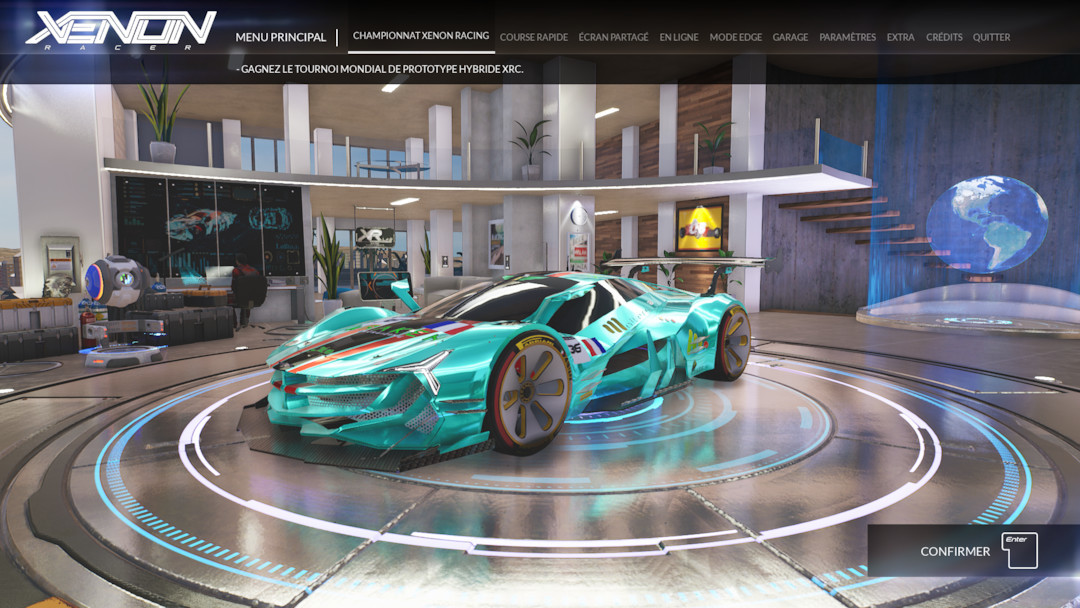Image resolution: width=1080 pixels, height=608 pixels.
Task: Open Paramètres settings
Action: pyautogui.click(x=847, y=37)
